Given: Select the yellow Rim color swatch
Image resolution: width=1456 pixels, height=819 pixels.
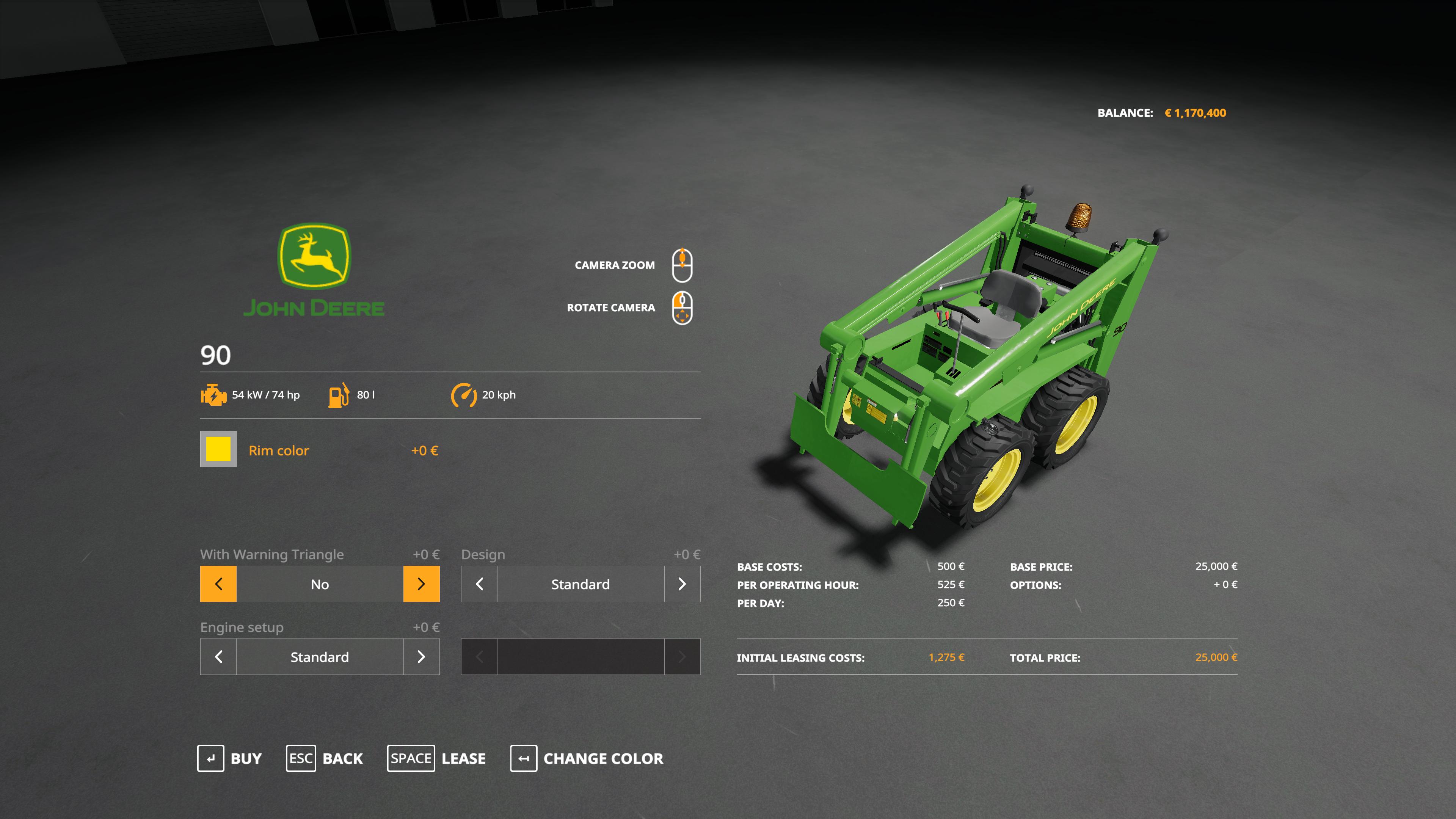Looking at the screenshot, I should (x=218, y=449).
